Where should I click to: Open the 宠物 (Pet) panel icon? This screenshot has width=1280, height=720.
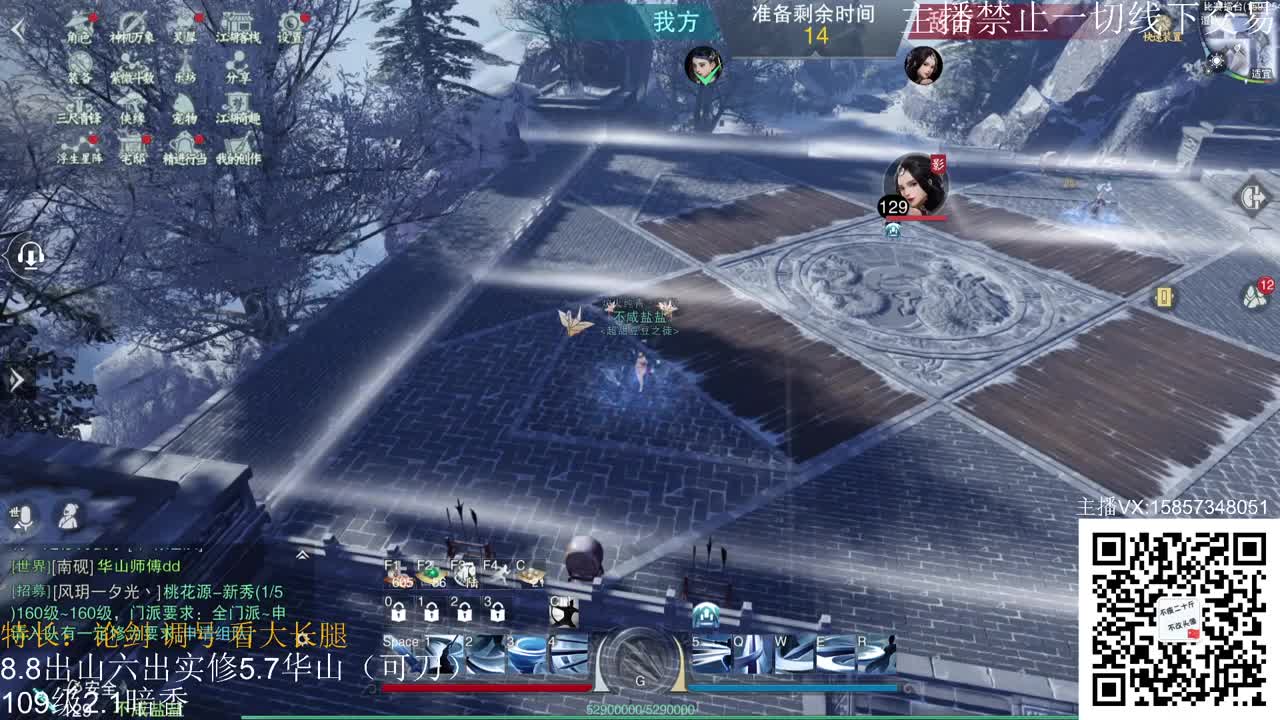pos(183,103)
